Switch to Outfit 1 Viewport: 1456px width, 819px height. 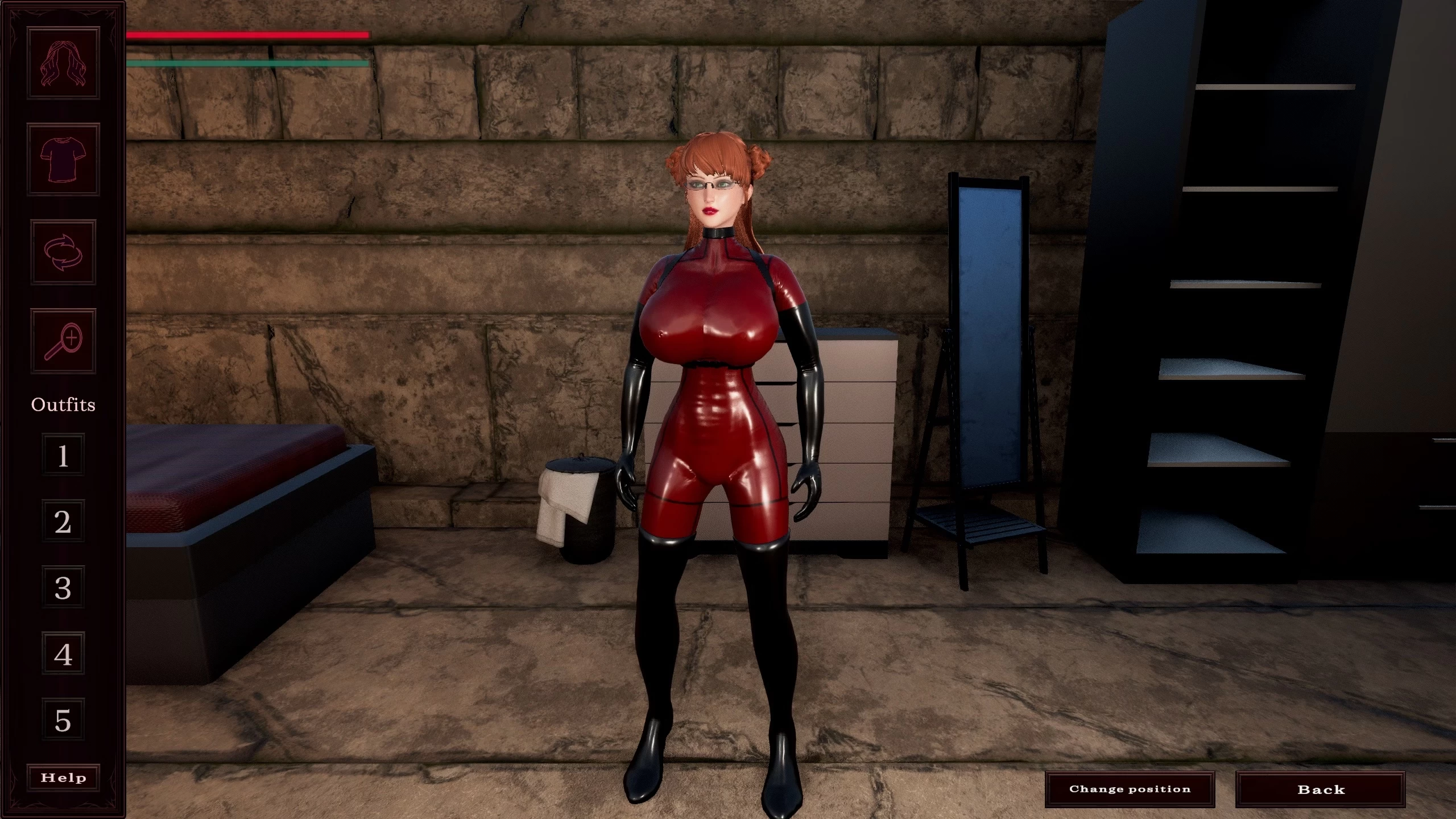point(63,454)
